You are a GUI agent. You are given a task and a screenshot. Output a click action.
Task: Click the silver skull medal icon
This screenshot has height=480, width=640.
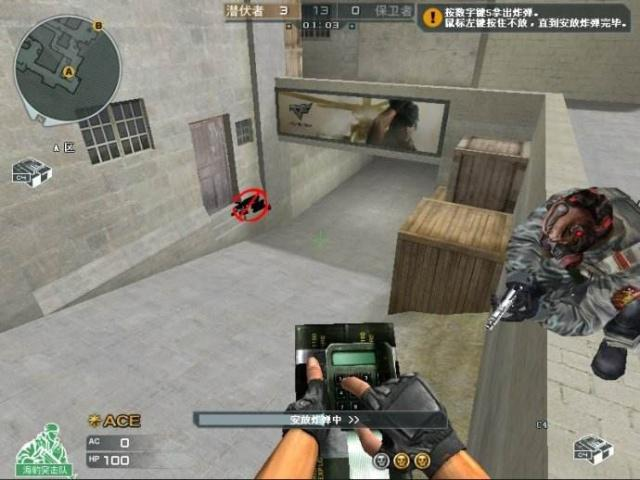coord(382,460)
